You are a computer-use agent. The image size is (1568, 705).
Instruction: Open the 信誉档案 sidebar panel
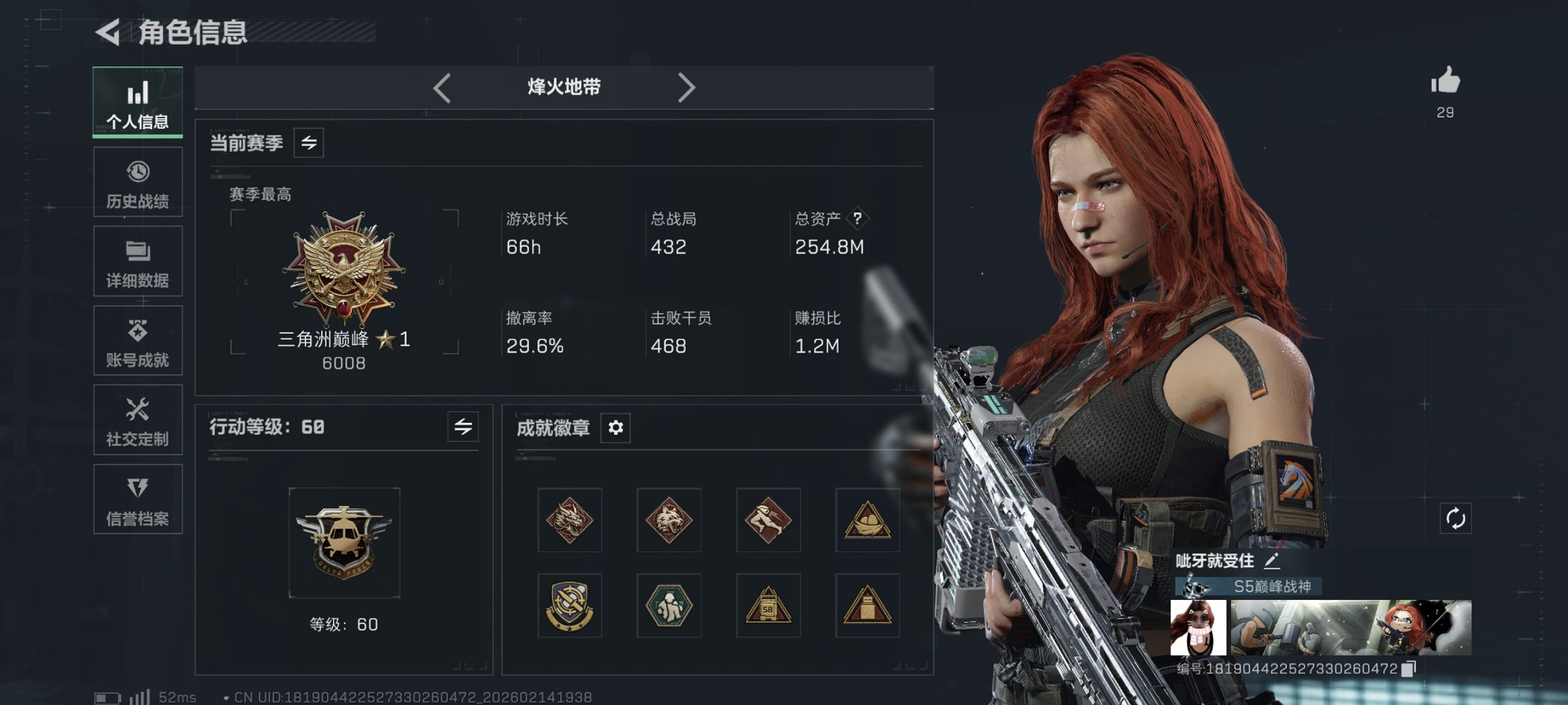137,499
